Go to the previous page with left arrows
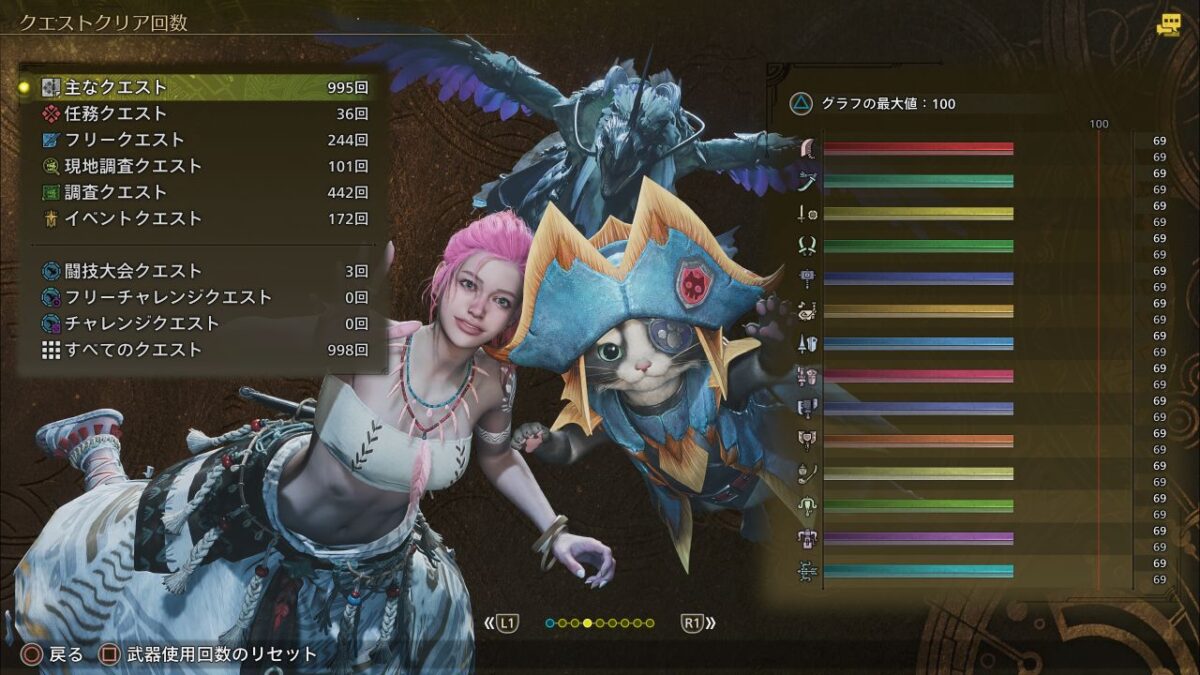This screenshot has height=675, width=1200. [503, 623]
